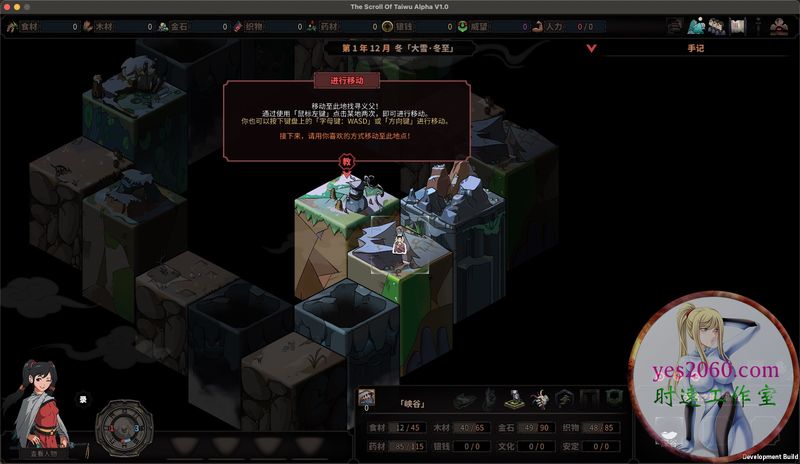Expand the 手记 journal panel
This screenshot has height=464, width=800.
pos(696,46)
